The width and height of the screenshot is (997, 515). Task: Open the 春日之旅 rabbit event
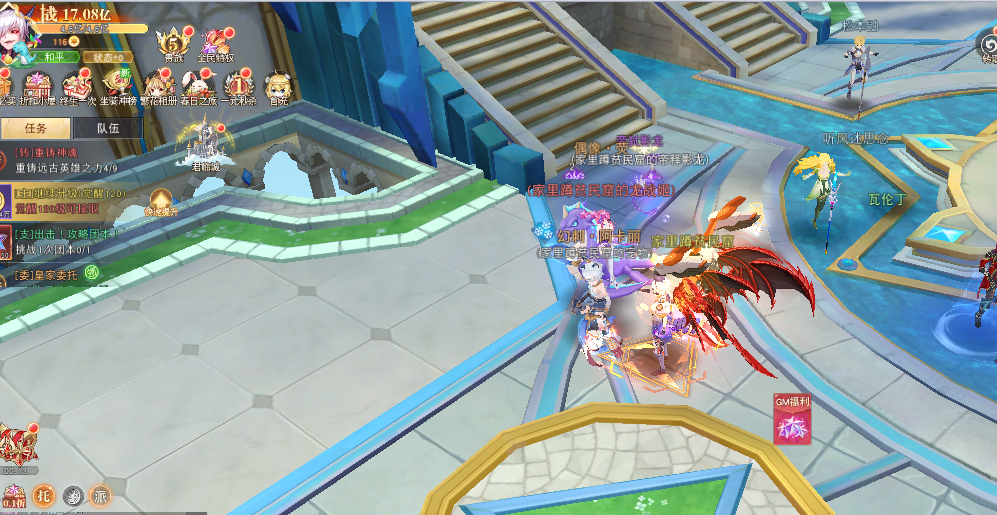[199, 87]
